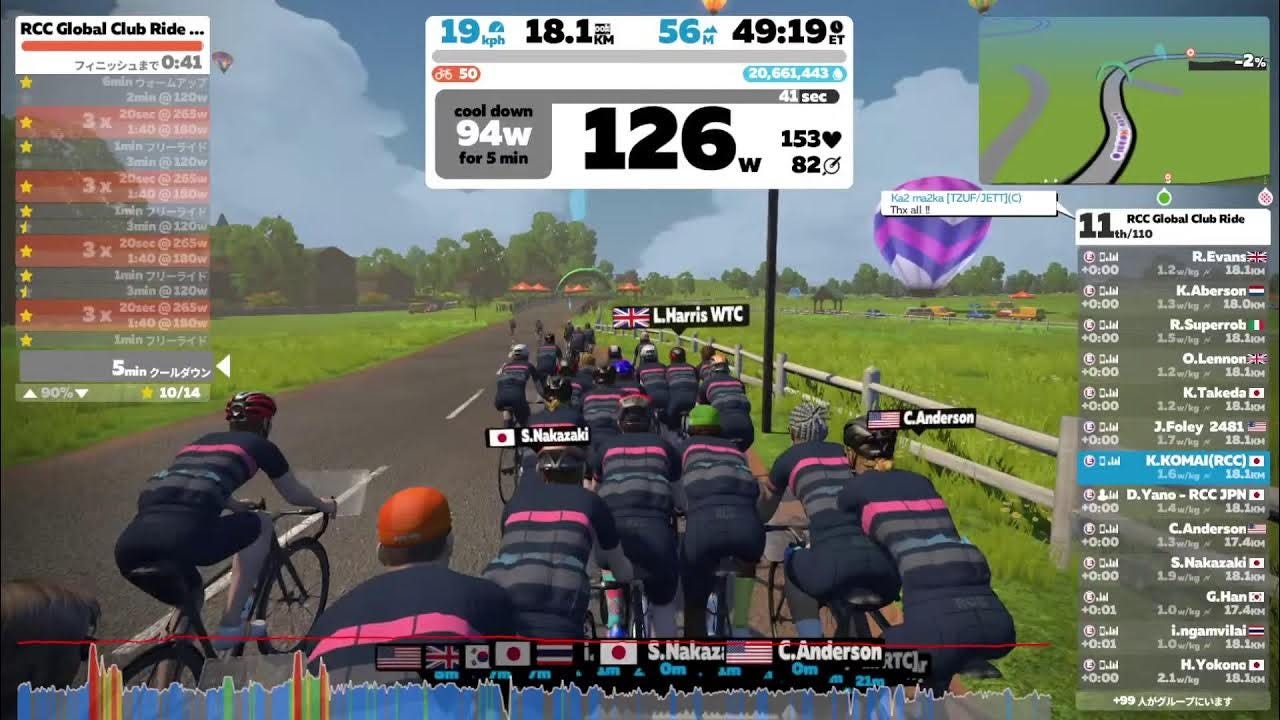The height and width of the screenshot is (720, 1280).
Task: Collapse the workout panel with the white arrow
Action: (223, 367)
